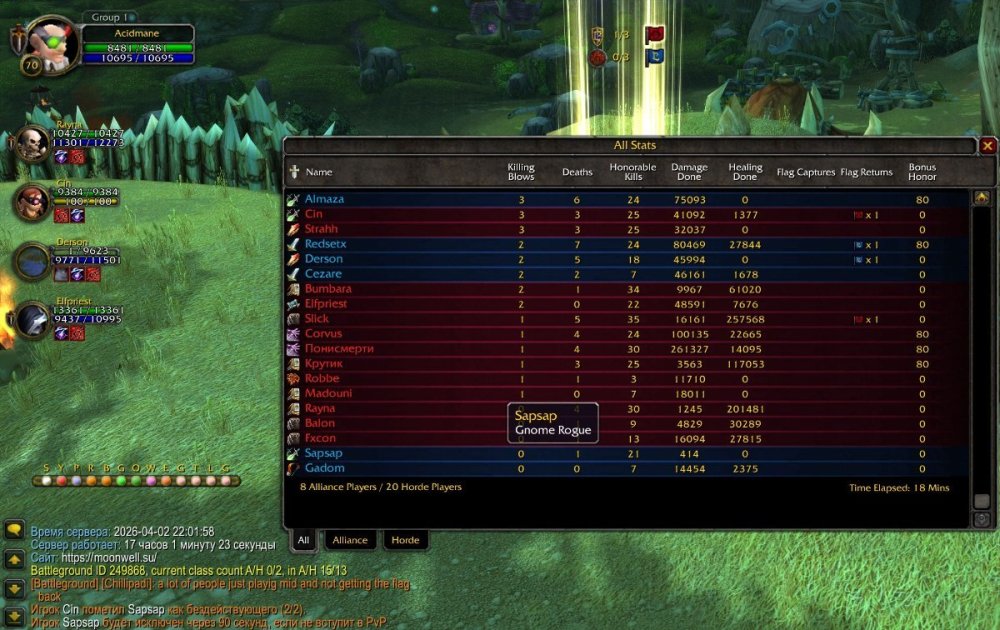Sort by Bonus Honor column
Image resolution: width=1000 pixels, height=630 pixels.
[x=922, y=172]
